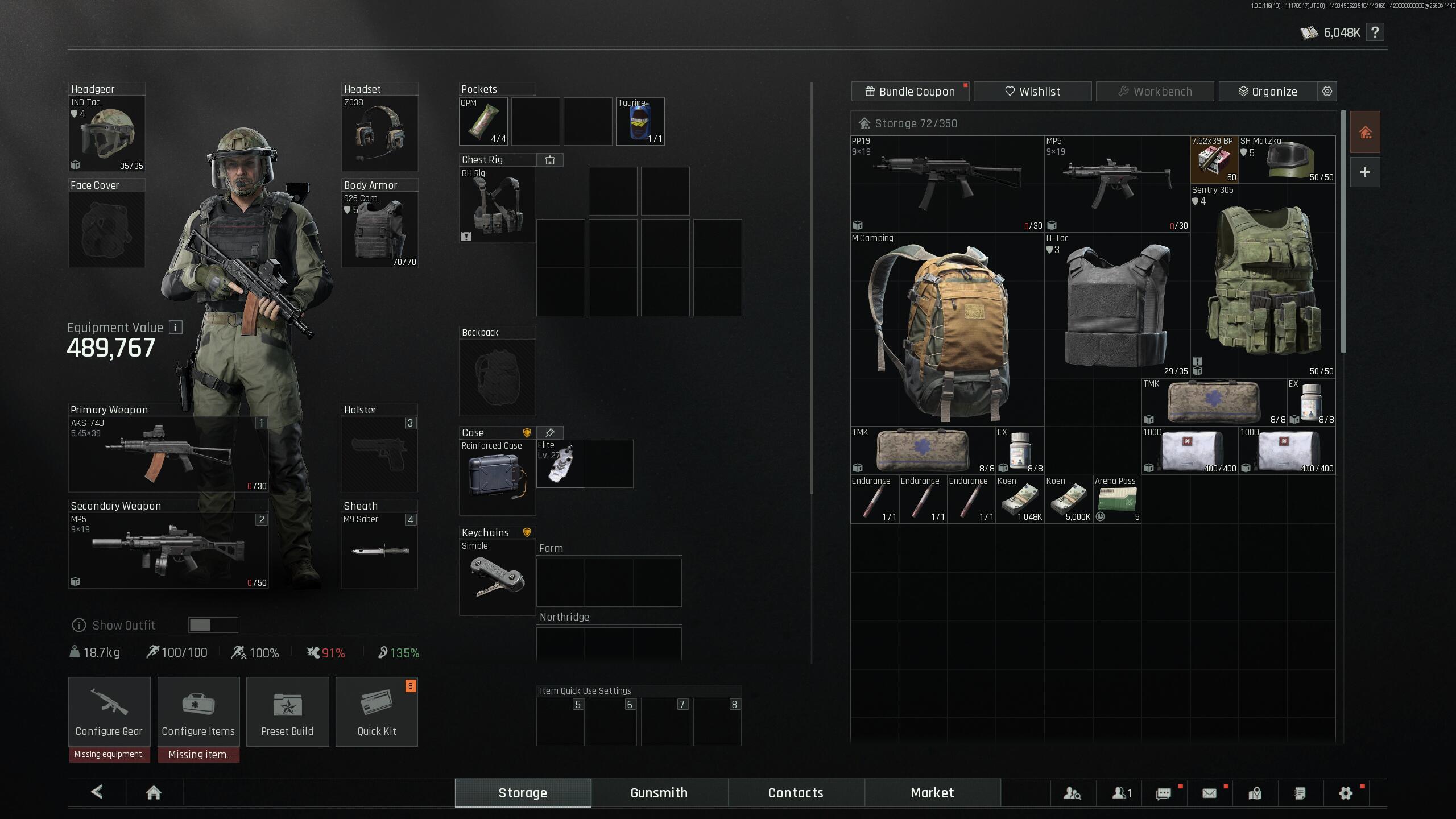Open the Gunsmith tab

[659, 793]
